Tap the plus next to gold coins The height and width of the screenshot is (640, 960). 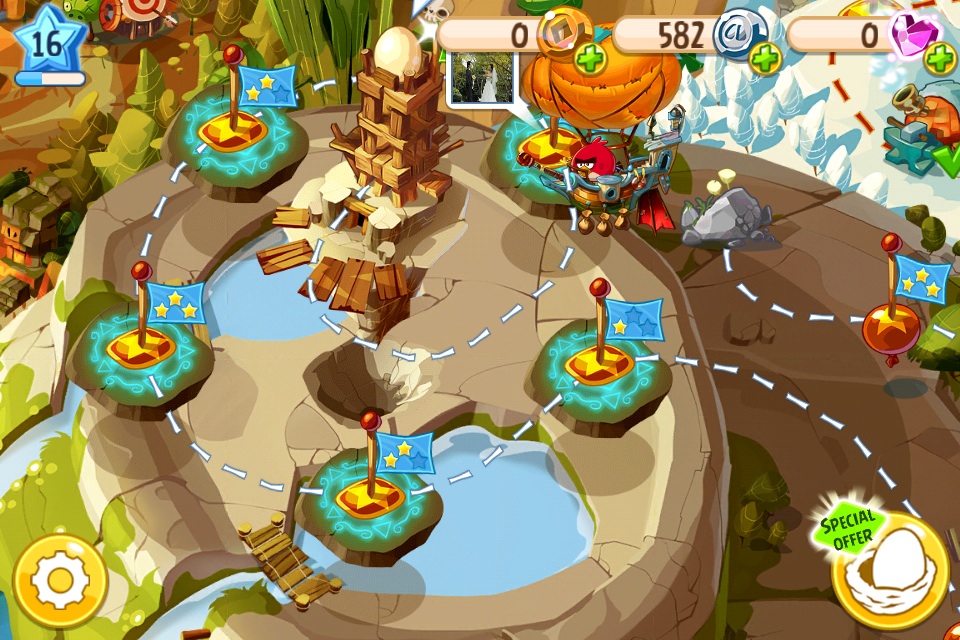click(x=591, y=59)
